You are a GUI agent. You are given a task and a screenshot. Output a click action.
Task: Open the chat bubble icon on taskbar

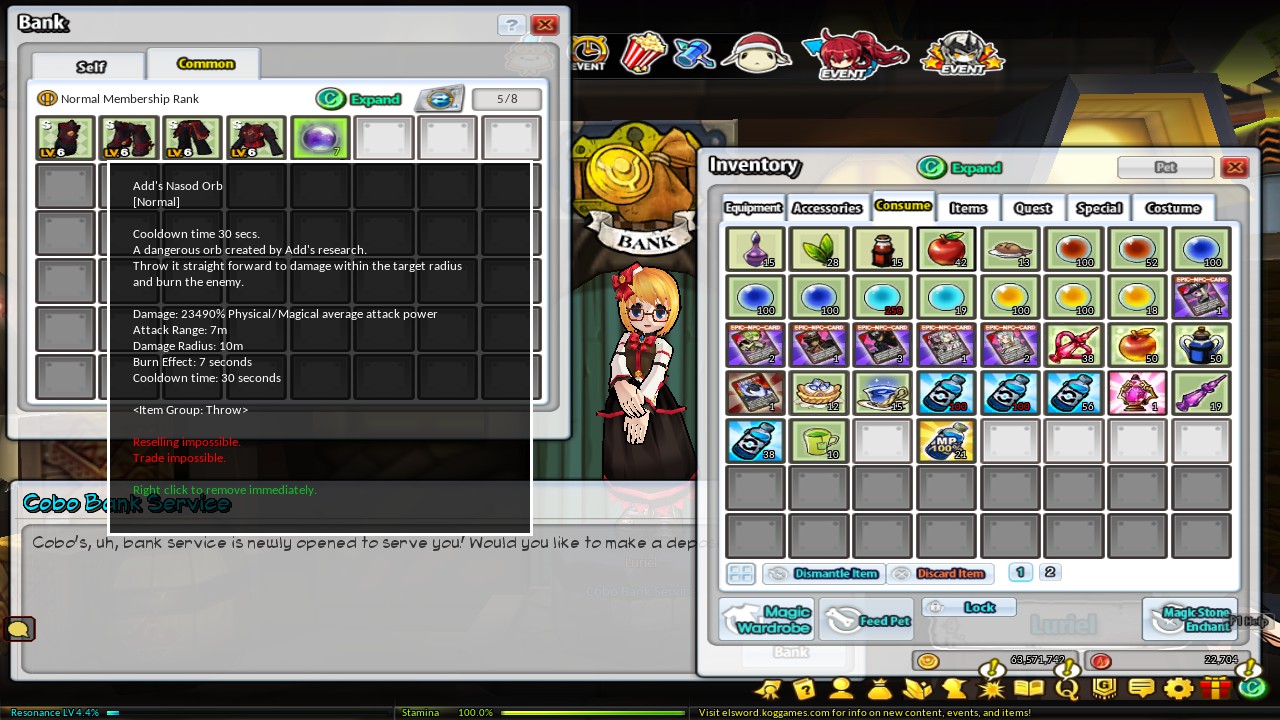[1141, 688]
